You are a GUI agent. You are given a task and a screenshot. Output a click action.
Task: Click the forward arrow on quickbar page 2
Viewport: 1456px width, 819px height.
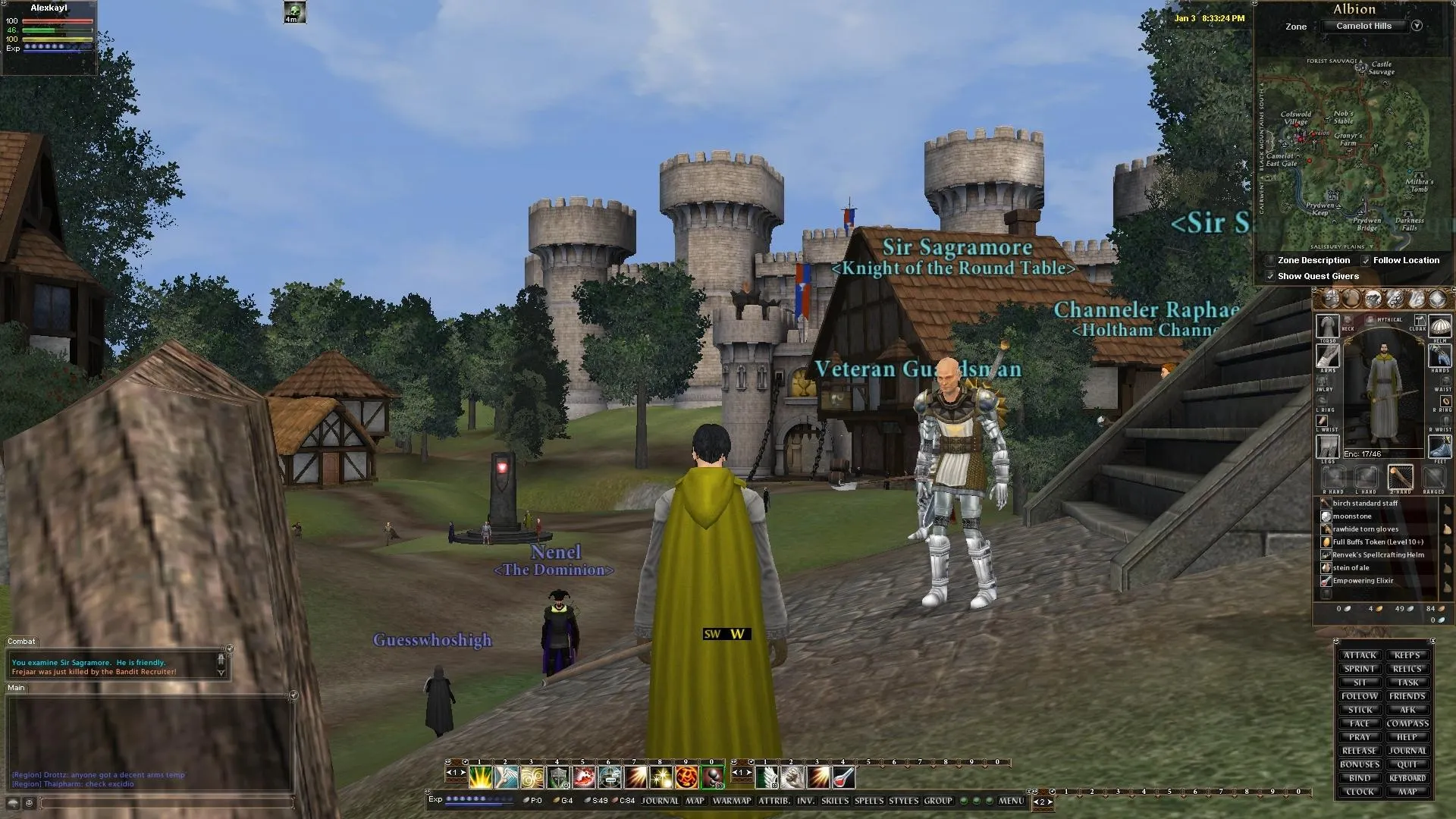(x=750, y=772)
